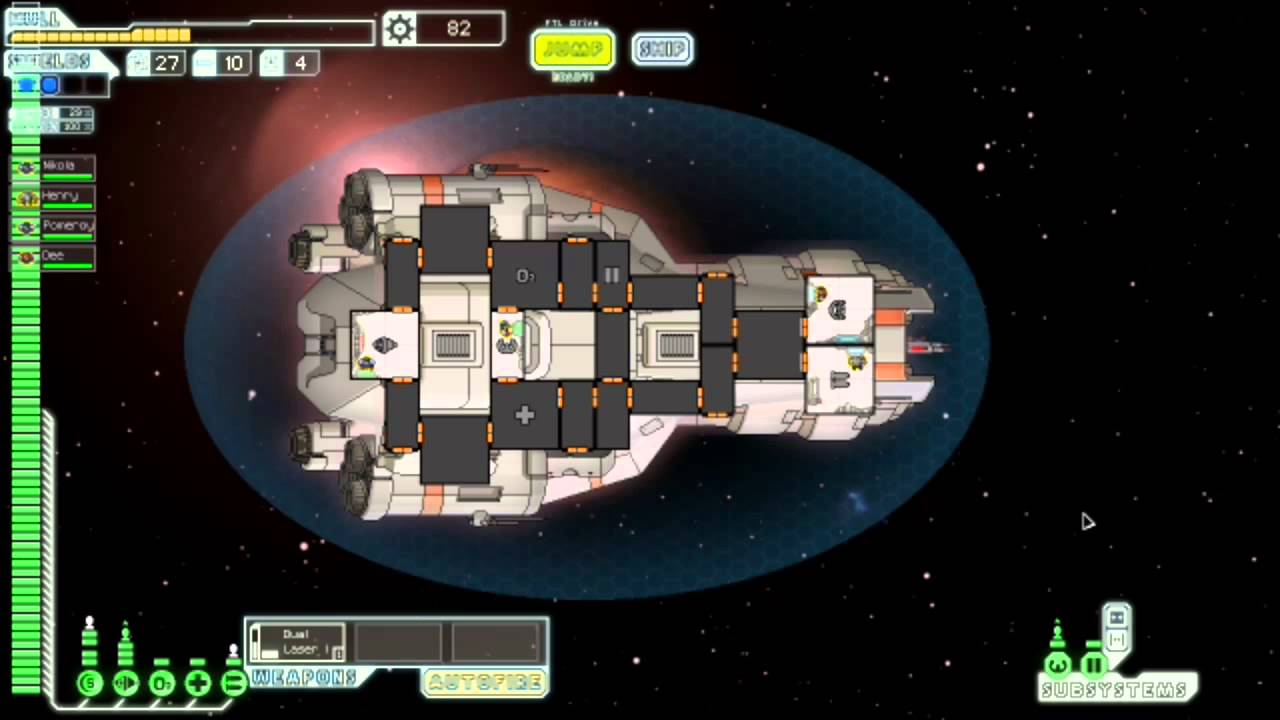Click the door control subsystem icon

(x=1093, y=665)
